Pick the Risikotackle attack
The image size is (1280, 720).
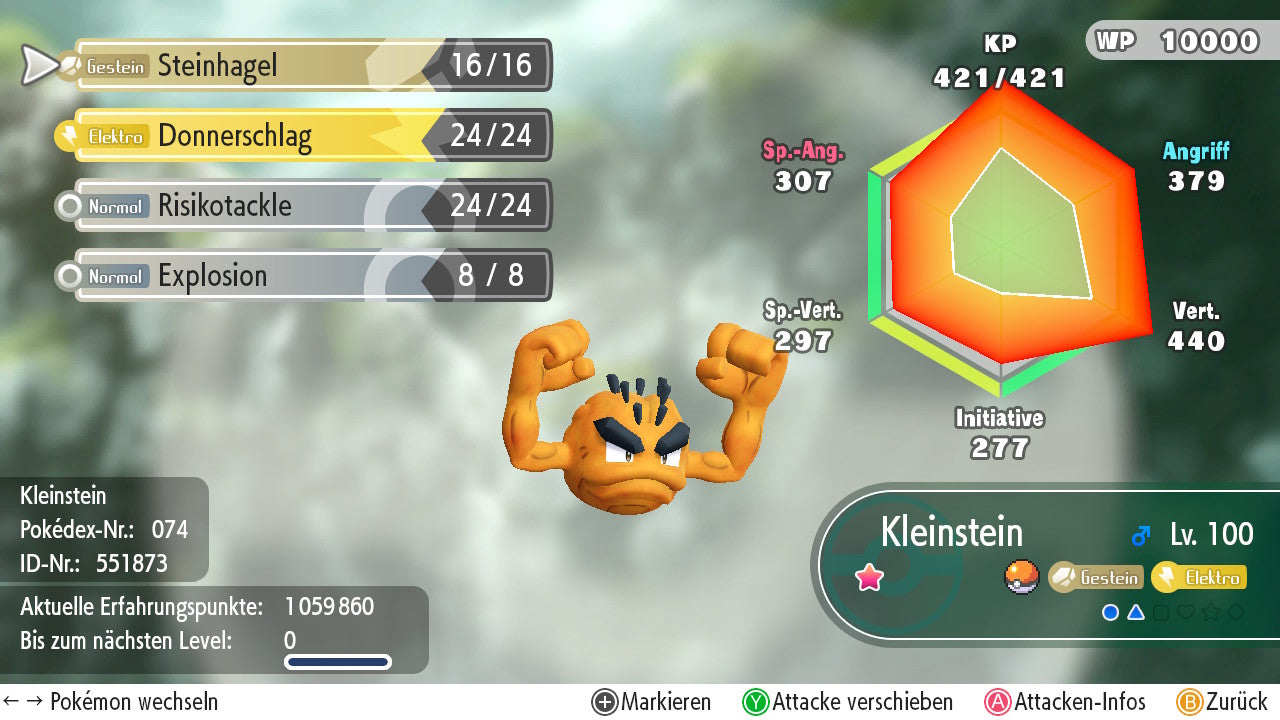tap(310, 206)
